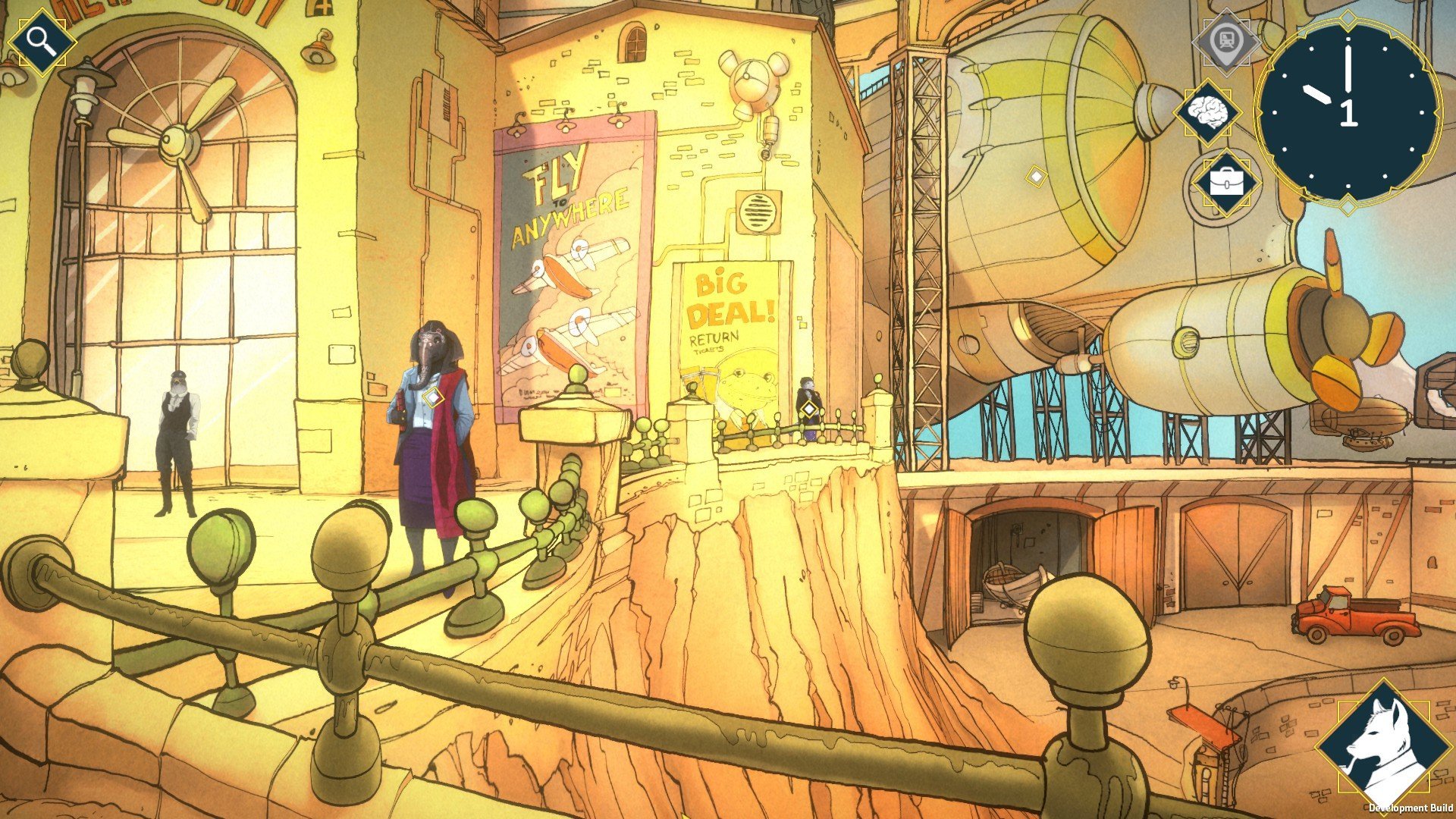Click the magnifying glass search icon

click(42, 41)
